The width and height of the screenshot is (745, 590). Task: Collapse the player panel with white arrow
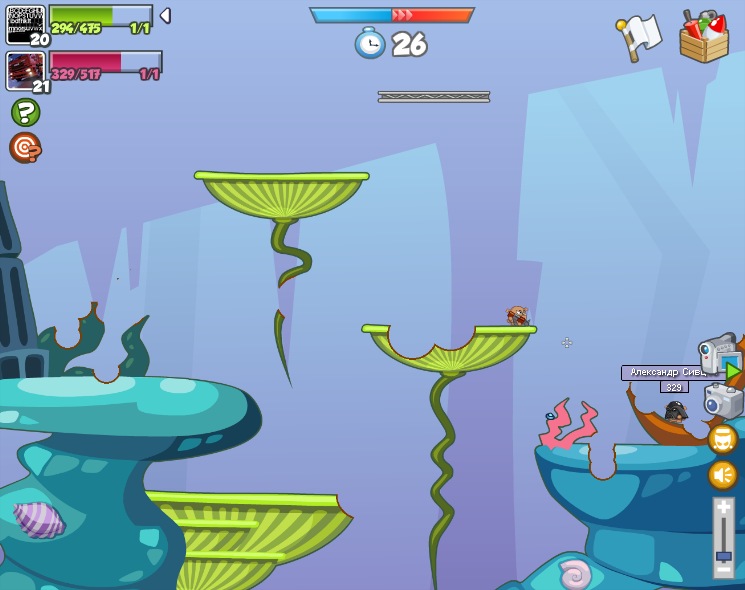[x=165, y=16]
